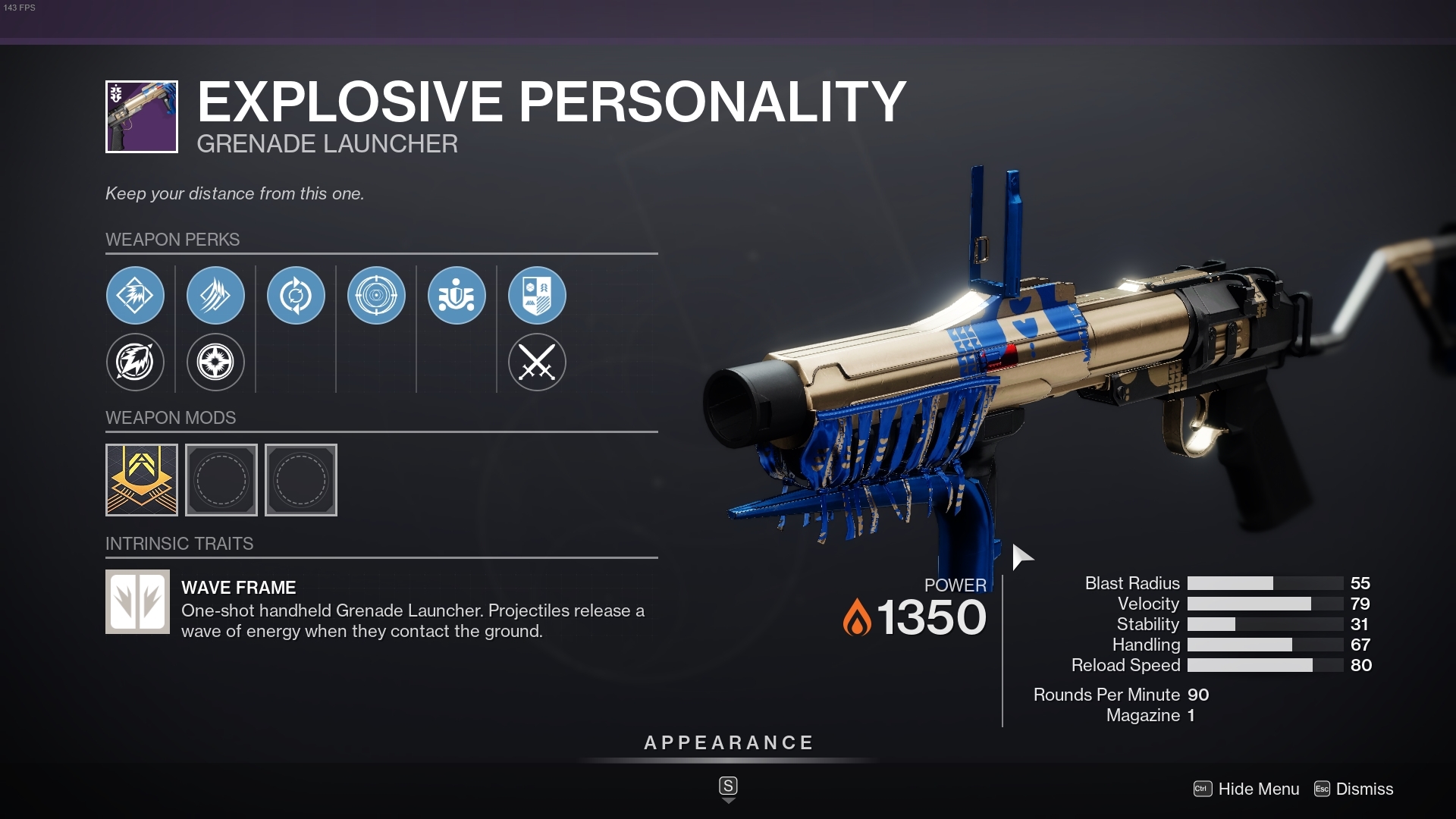The image size is (1456, 819).
Task: Toggle the crossed swords kill tracker perk
Action: [x=537, y=362]
